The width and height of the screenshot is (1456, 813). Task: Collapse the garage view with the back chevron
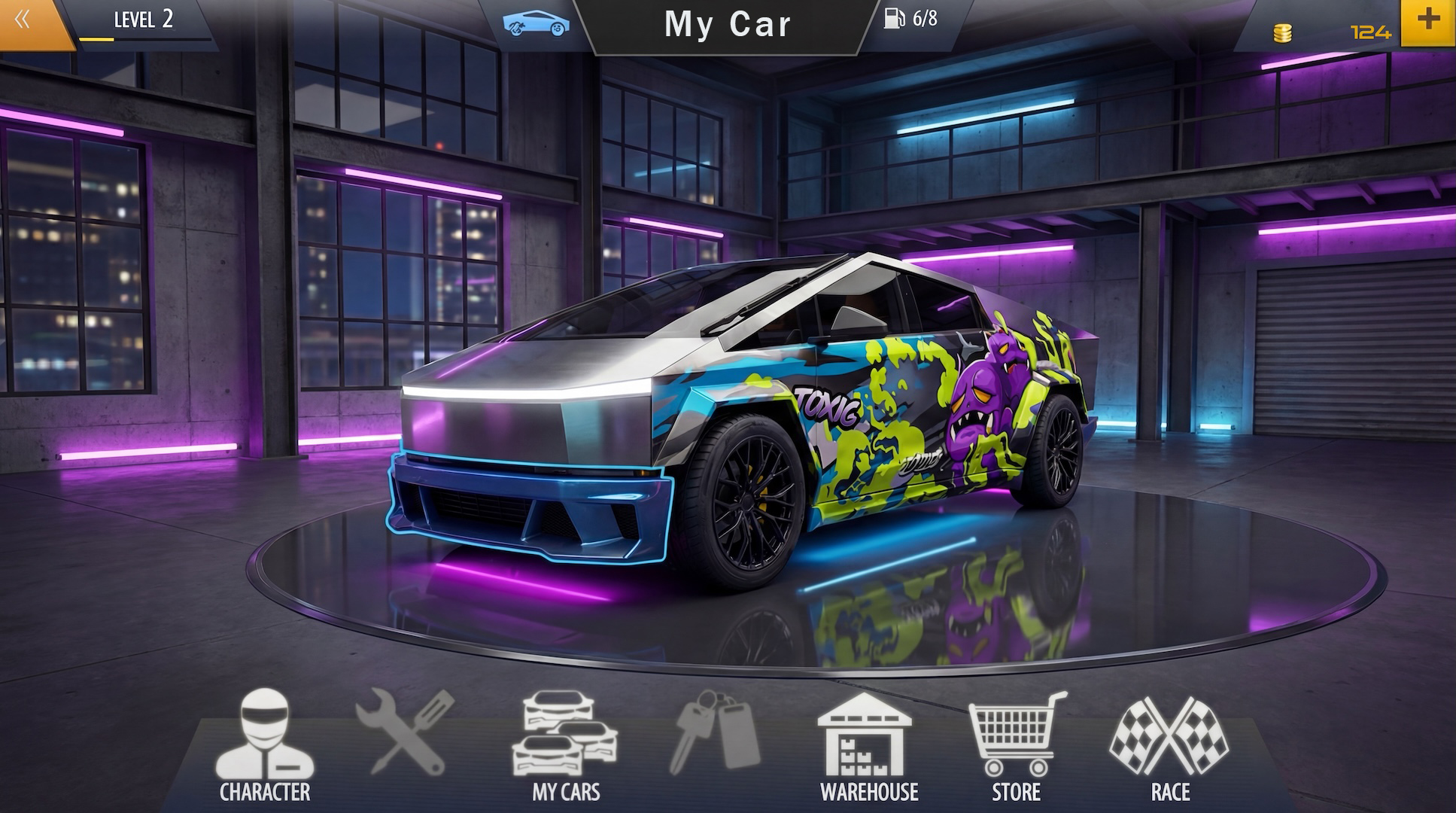[23, 20]
